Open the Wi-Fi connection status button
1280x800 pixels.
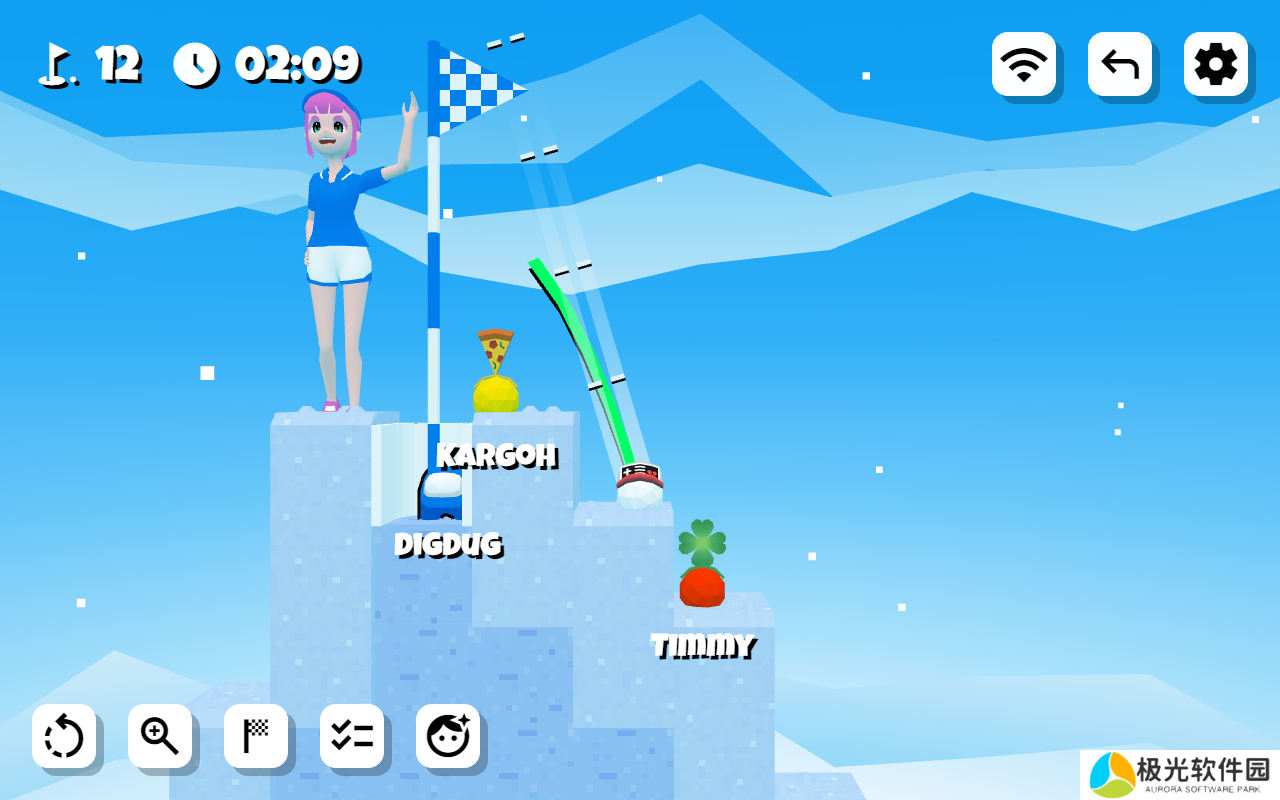[1023, 64]
